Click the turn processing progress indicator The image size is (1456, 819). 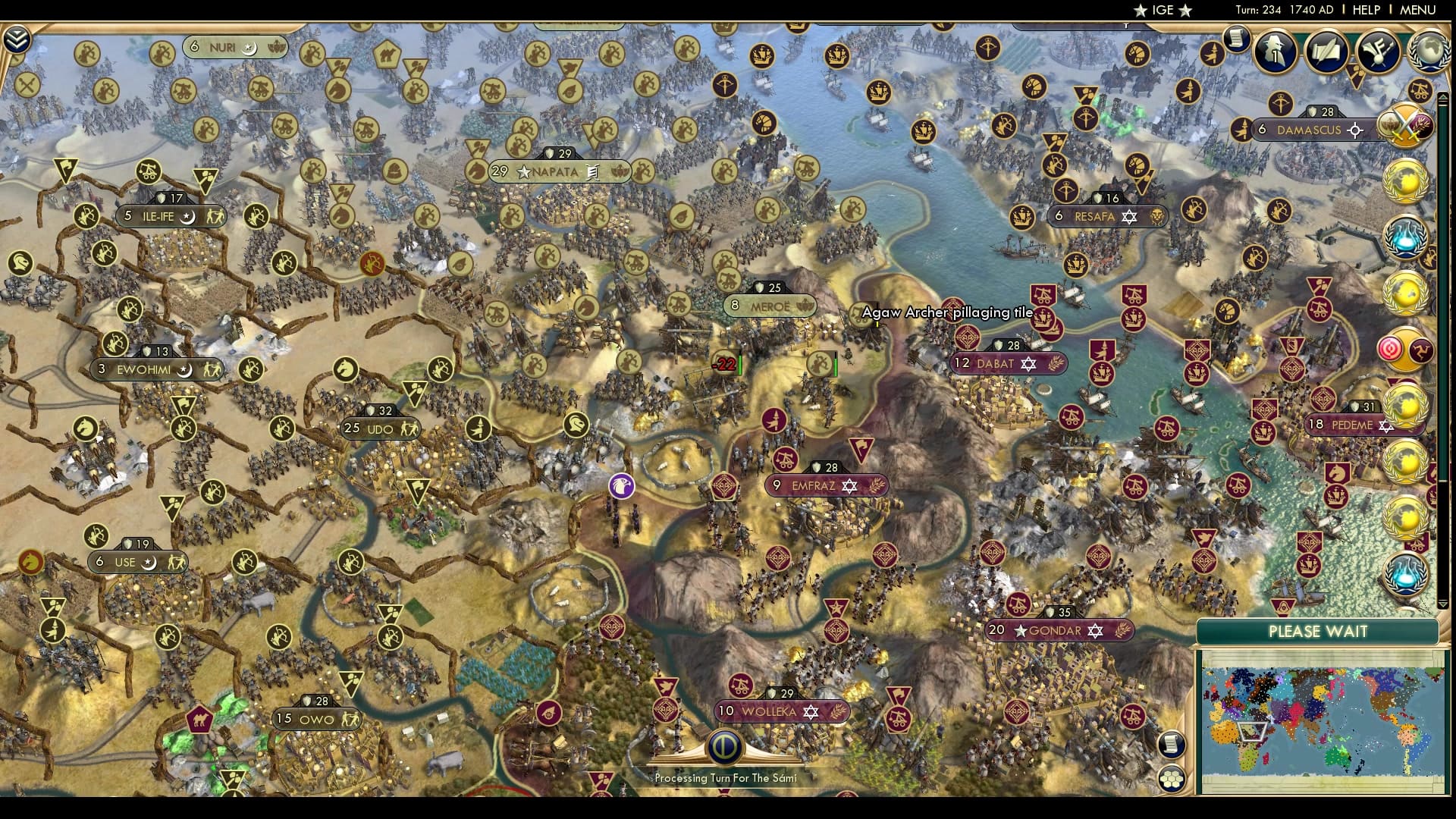pyautogui.click(x=724, y=747)
